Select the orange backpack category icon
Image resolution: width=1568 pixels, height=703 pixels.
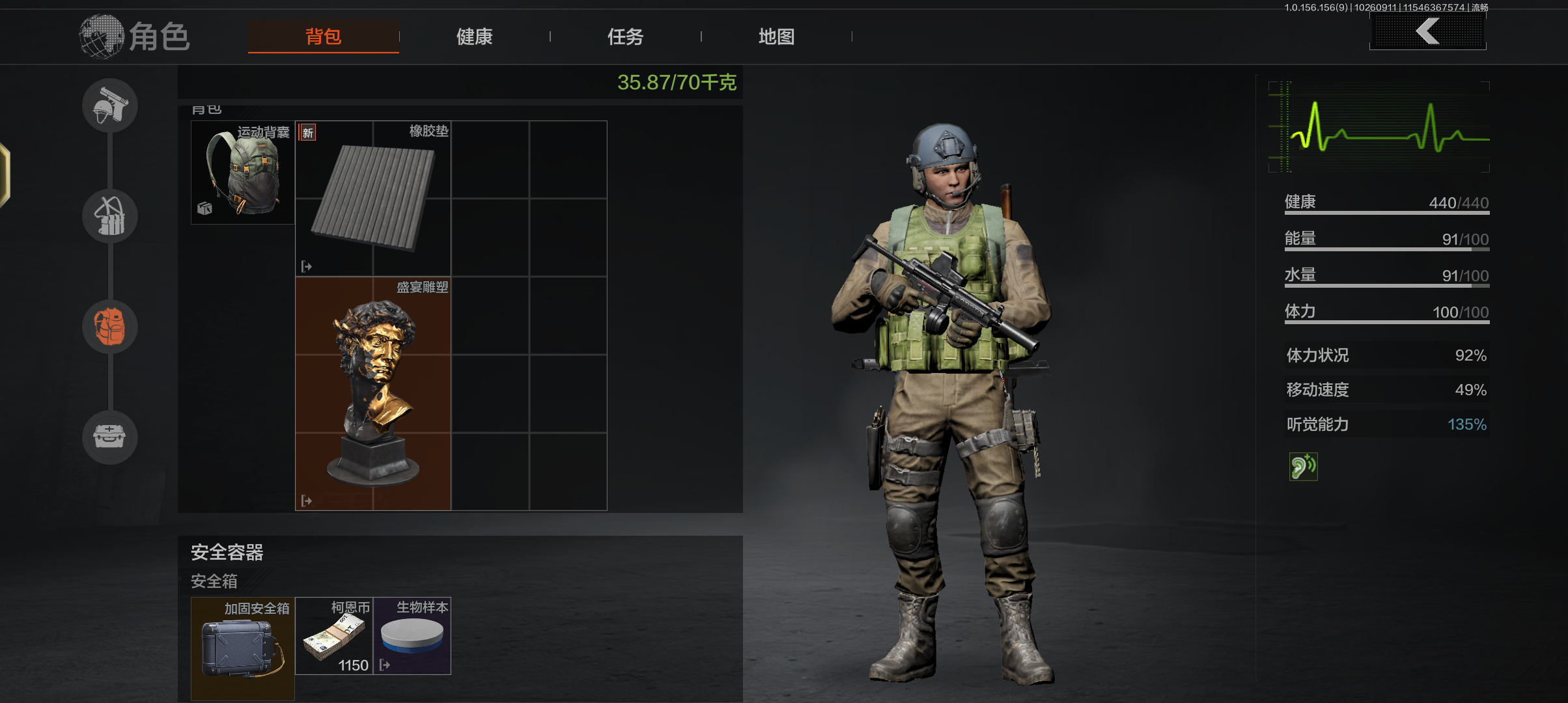click(109, 327)
